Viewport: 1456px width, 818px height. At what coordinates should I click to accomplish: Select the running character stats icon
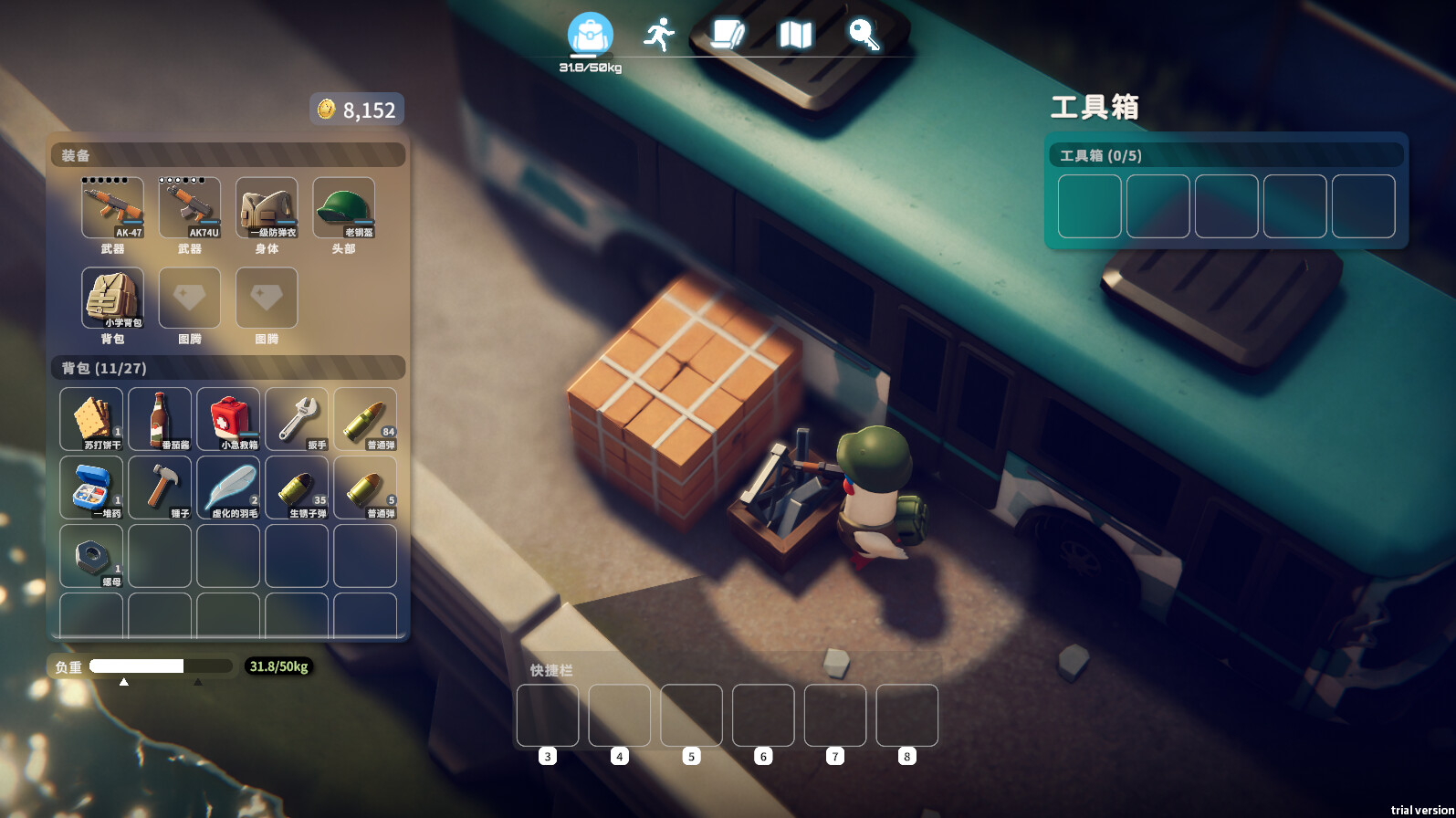tap(661, 32)
